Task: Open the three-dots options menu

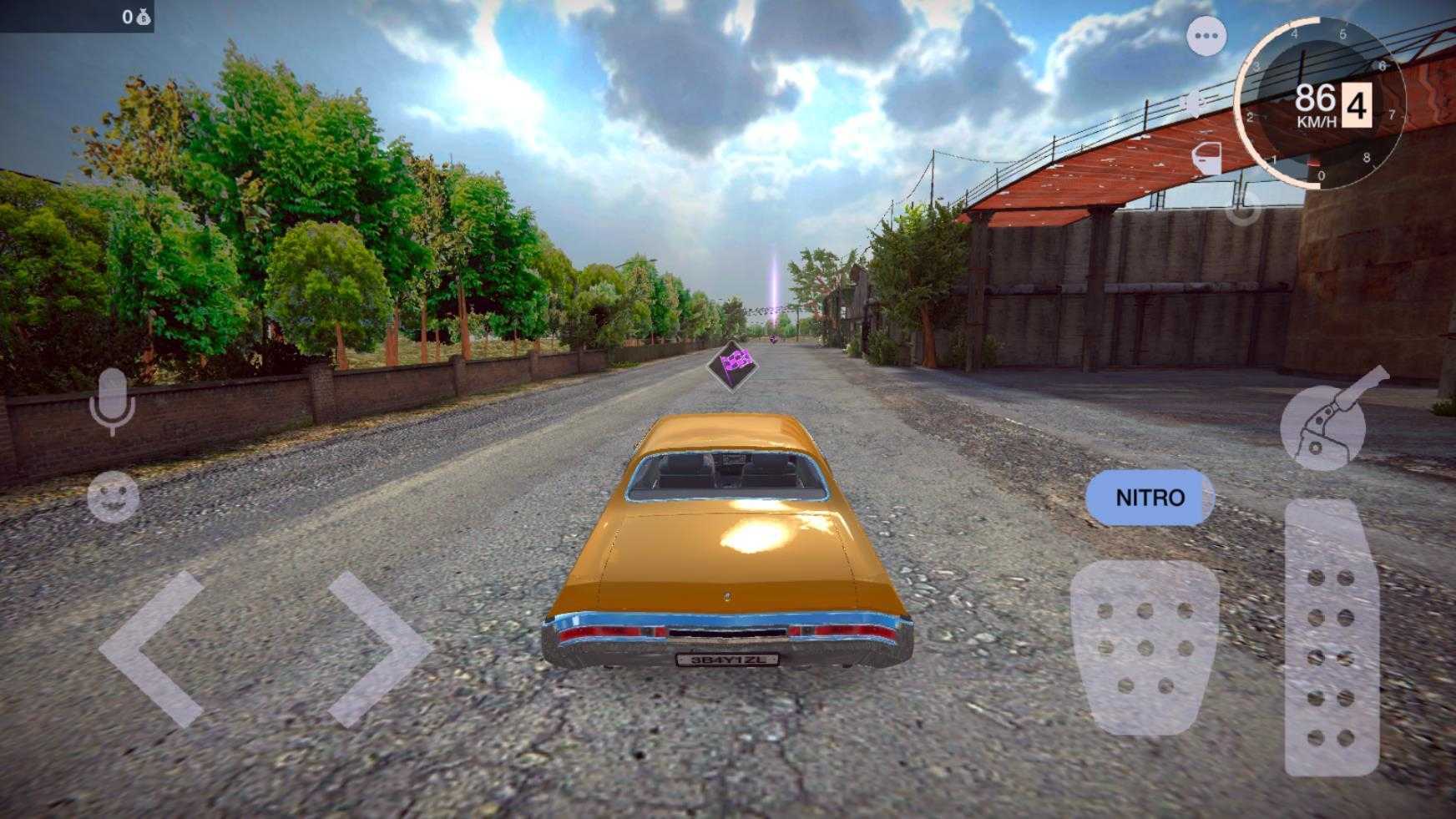Action: click(x=1206, y=36)
